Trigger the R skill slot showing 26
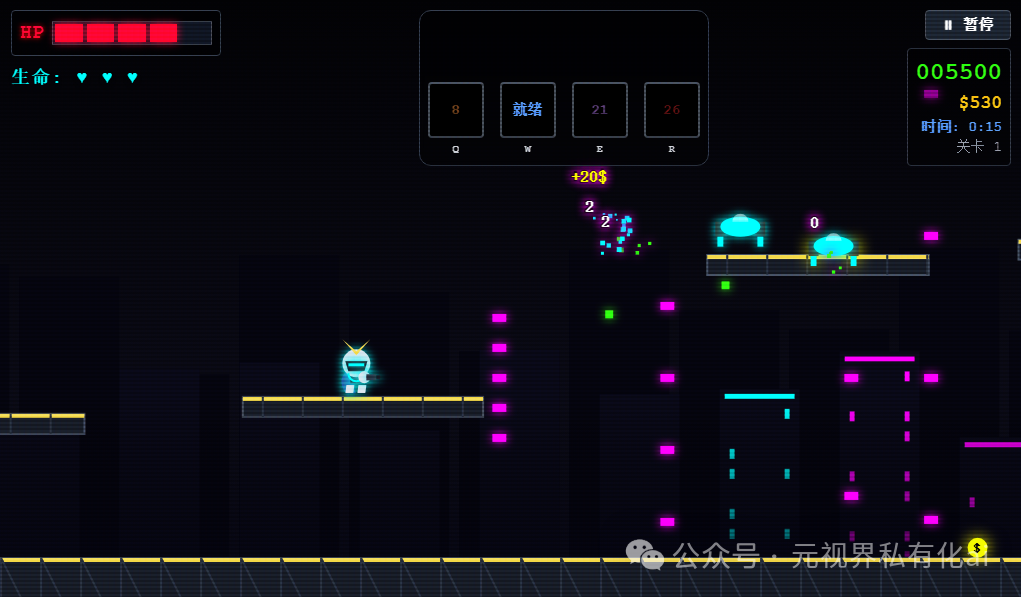This screenshot has width=1021, height=597. click(x=671, y=110)
